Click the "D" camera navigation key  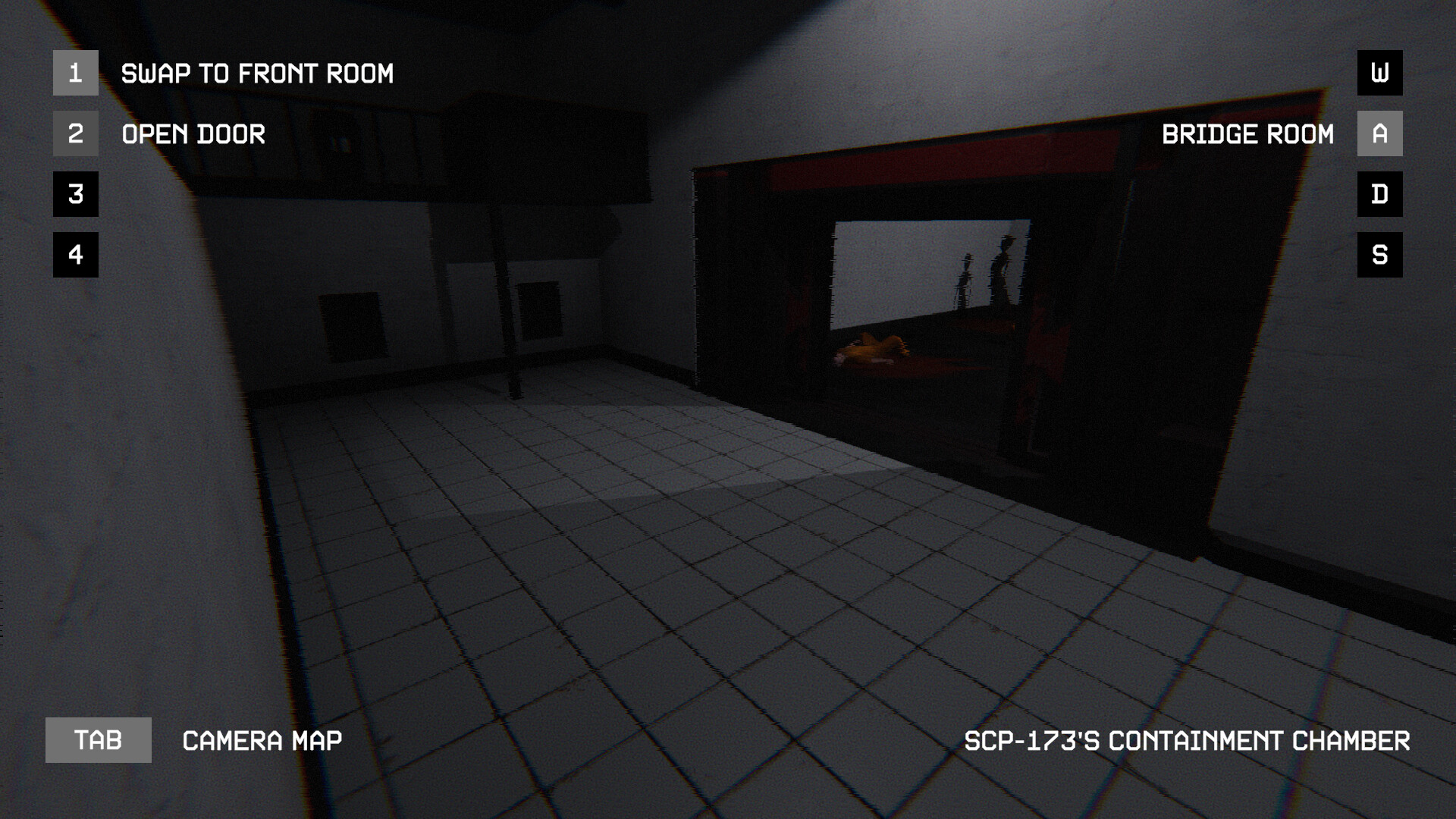1379,194
